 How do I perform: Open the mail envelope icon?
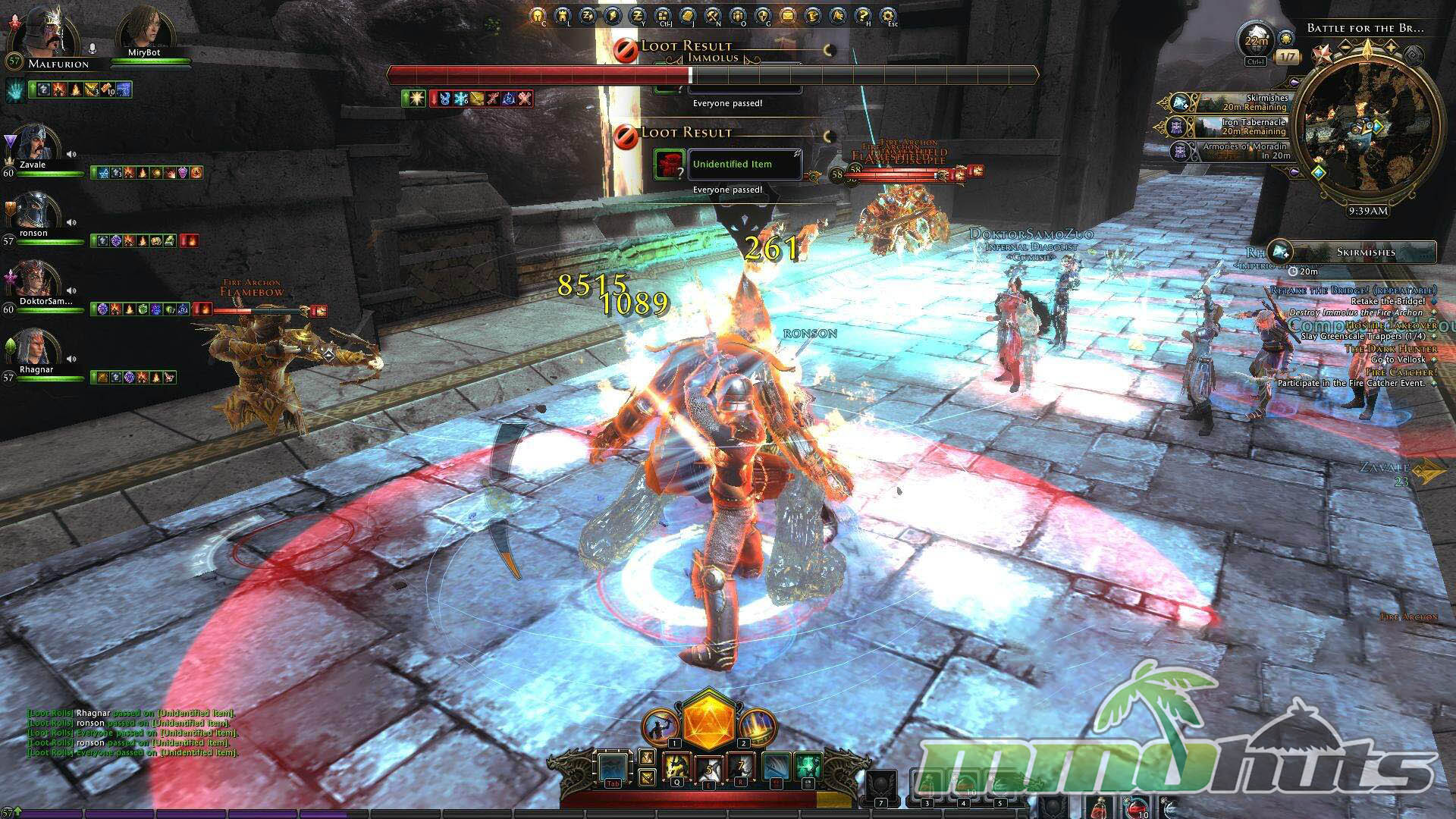coord(788,15)
